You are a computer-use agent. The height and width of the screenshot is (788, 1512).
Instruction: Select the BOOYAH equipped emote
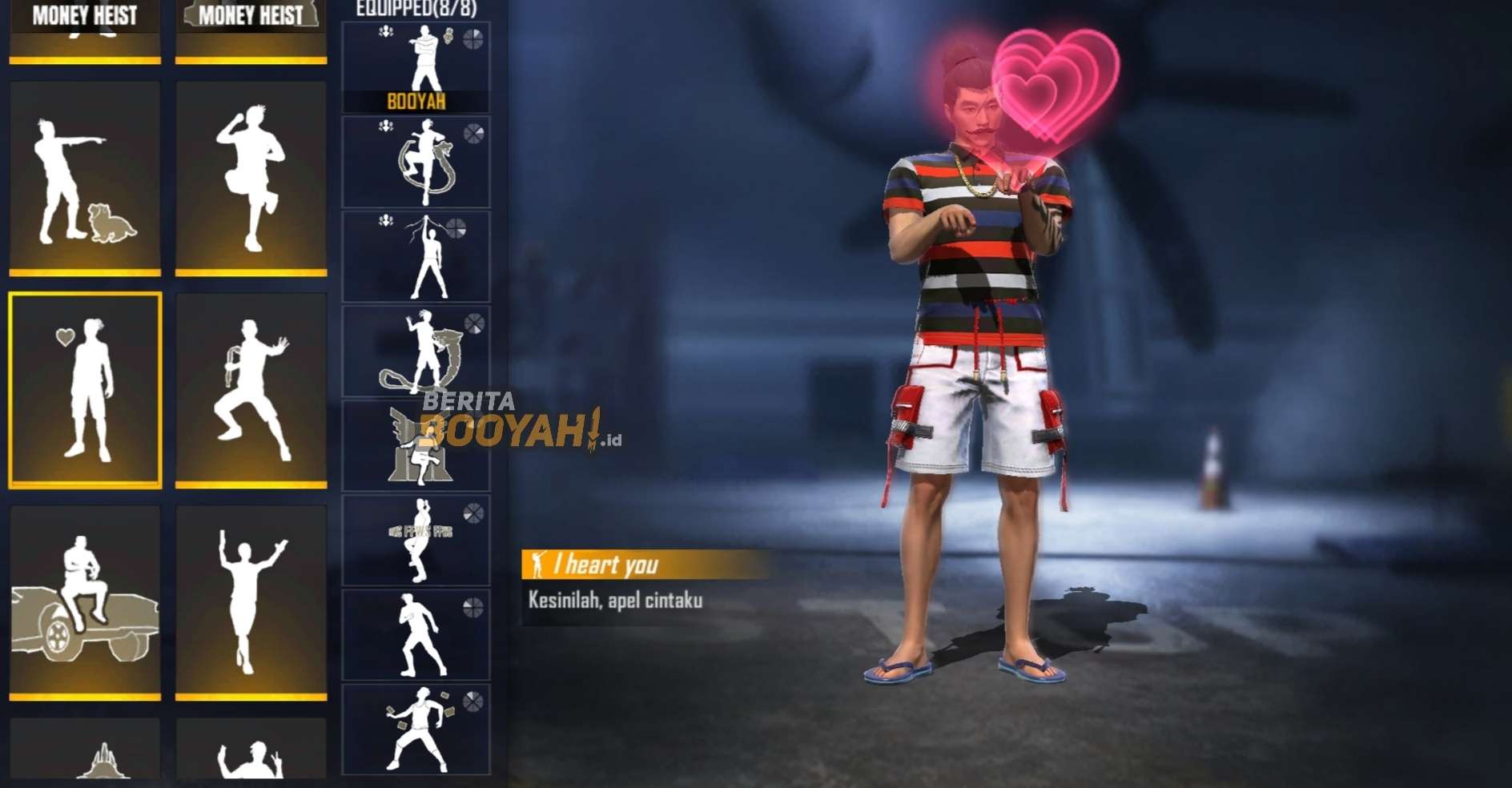[x=416, y=64]
